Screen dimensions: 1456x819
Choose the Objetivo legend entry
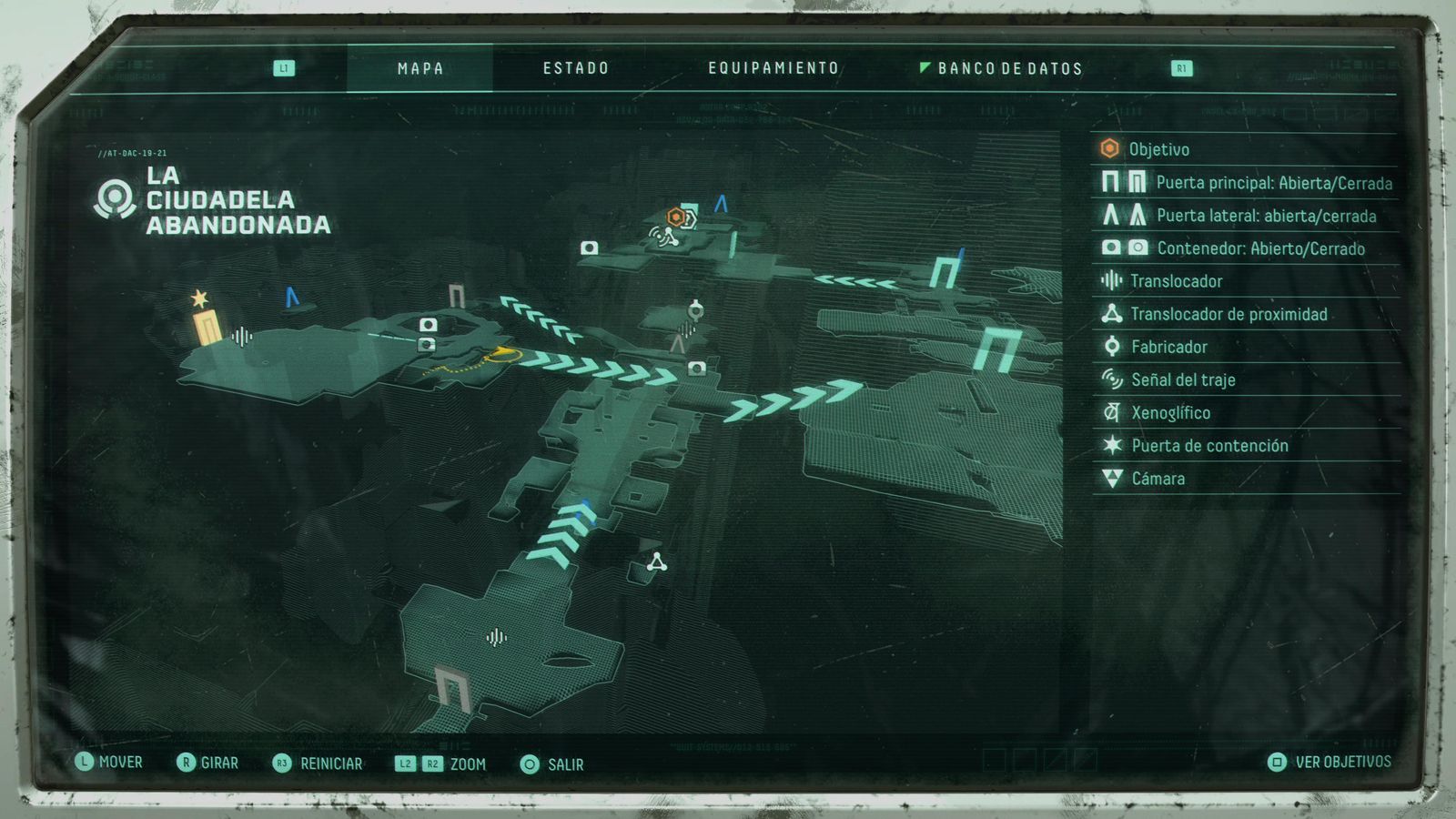tap(1158, 149)
